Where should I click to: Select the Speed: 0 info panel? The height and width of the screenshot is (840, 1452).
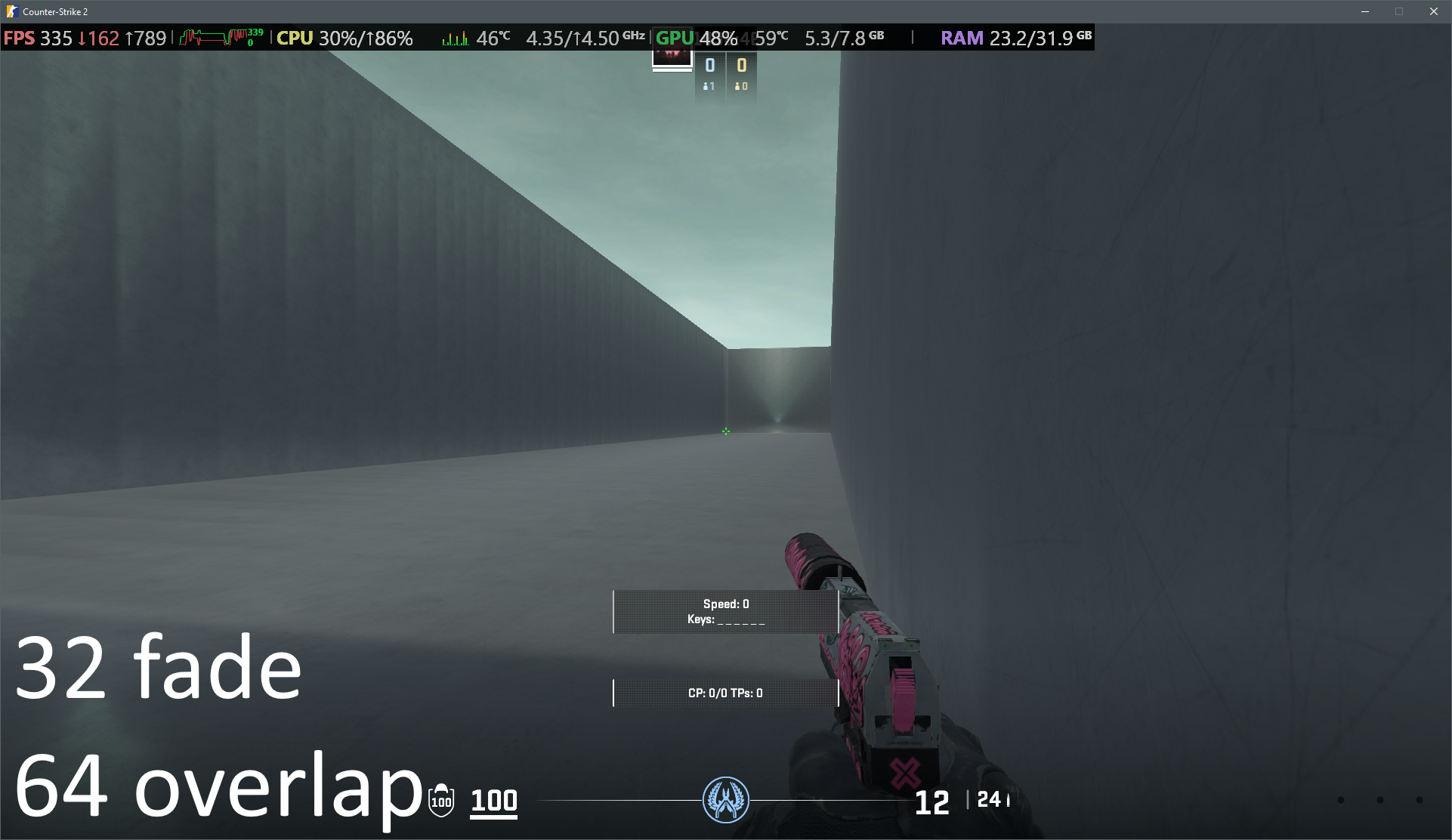[x=724, y=611]
